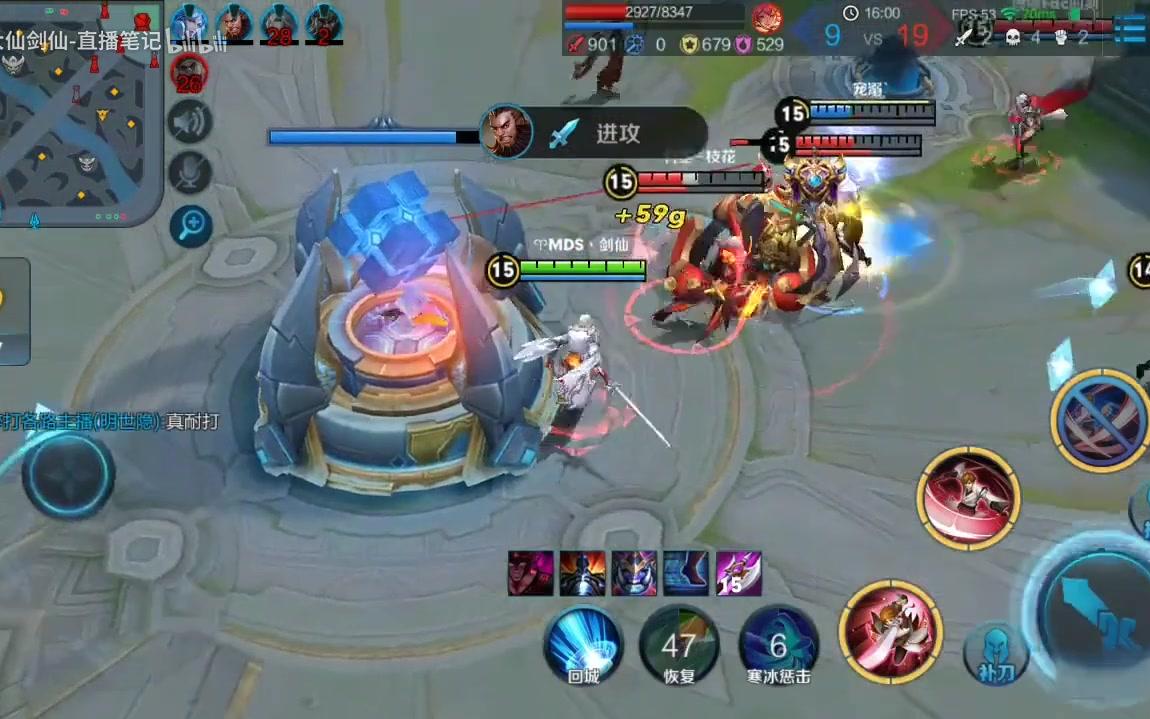Use the 恢复 heal spell
1150x719 pixels.
pos(680,644)
